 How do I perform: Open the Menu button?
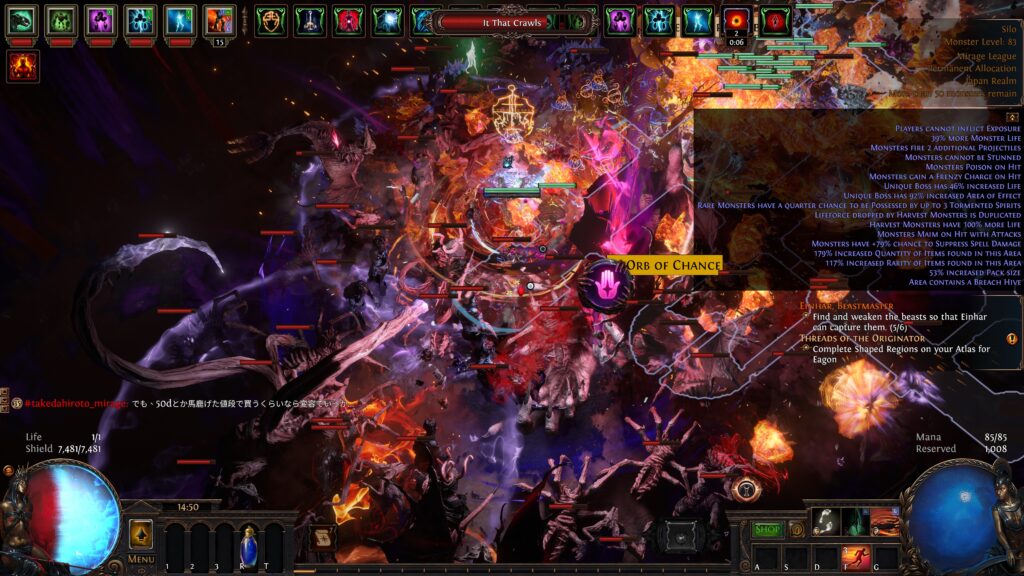[x=141, y=559]
